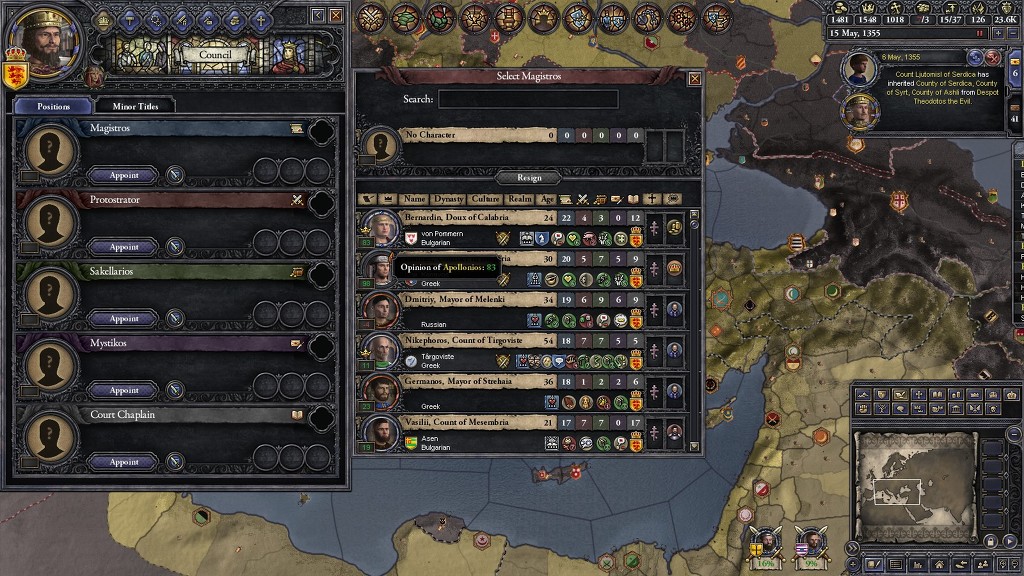Screen dimensions: 1024x576
Task: Close the Select Magistros window
Action: (x=695, y=78)
